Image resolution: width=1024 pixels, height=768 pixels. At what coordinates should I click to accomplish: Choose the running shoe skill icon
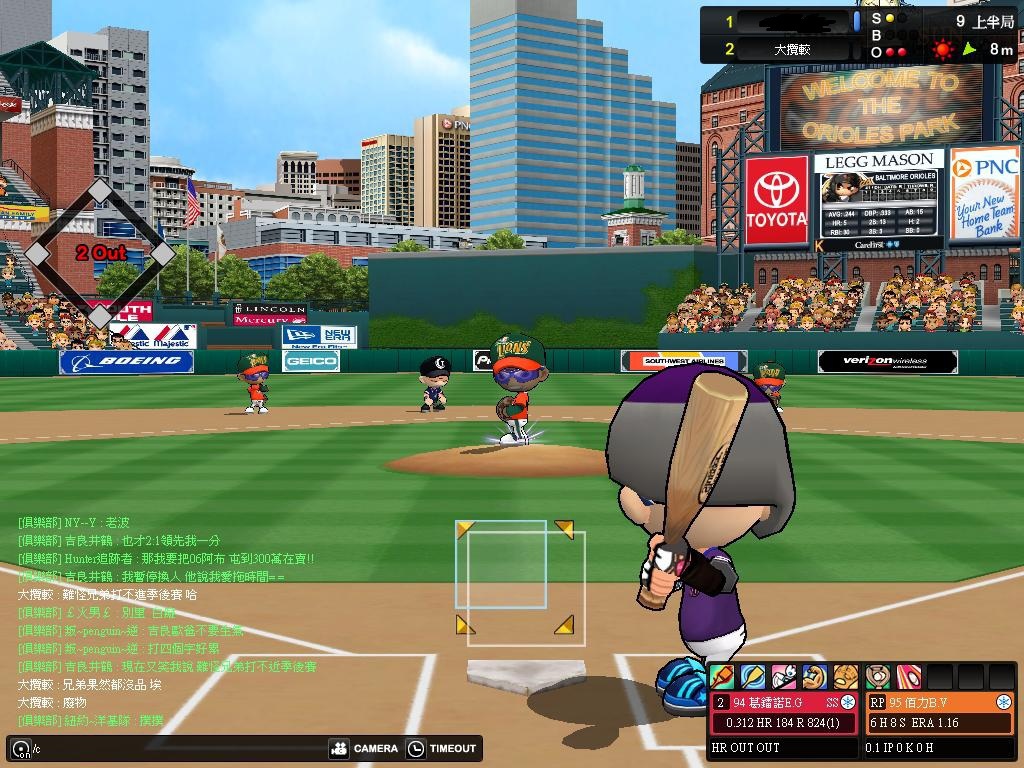(784, 677)
